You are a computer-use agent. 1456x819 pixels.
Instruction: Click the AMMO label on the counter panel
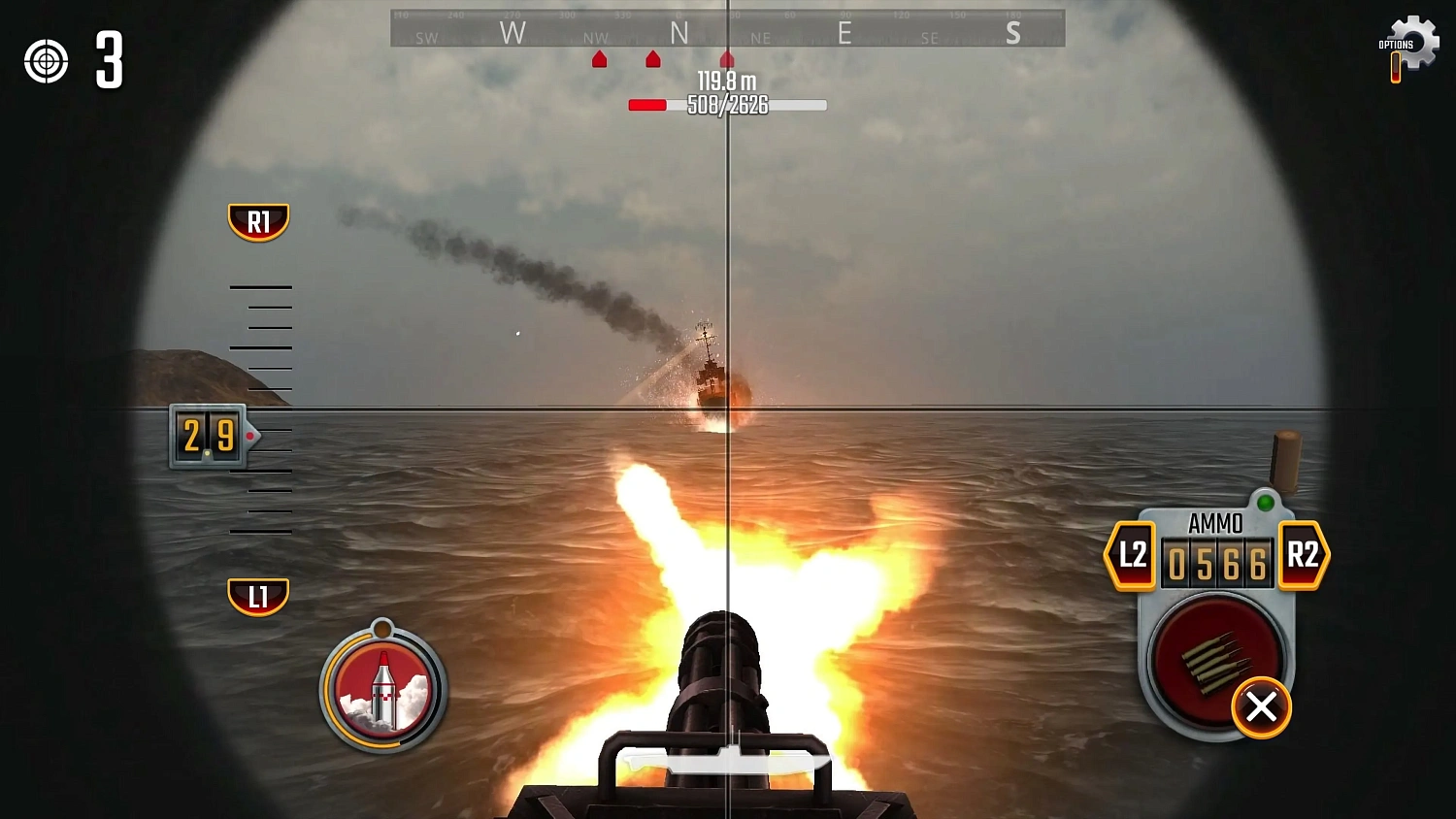pyautogui.click(x=1214, y=523)
